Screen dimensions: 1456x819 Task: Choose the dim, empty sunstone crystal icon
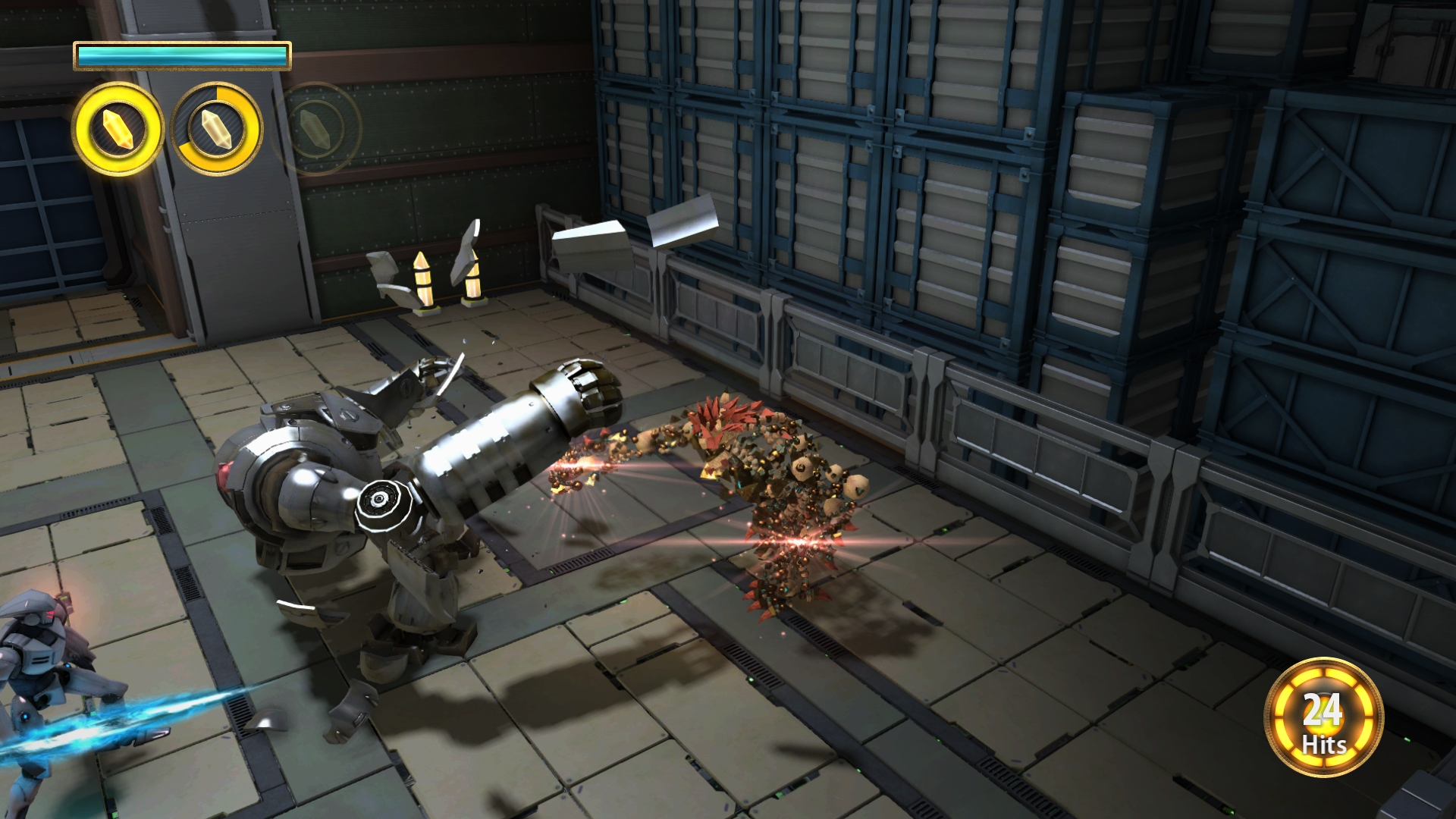pos(315,129)
